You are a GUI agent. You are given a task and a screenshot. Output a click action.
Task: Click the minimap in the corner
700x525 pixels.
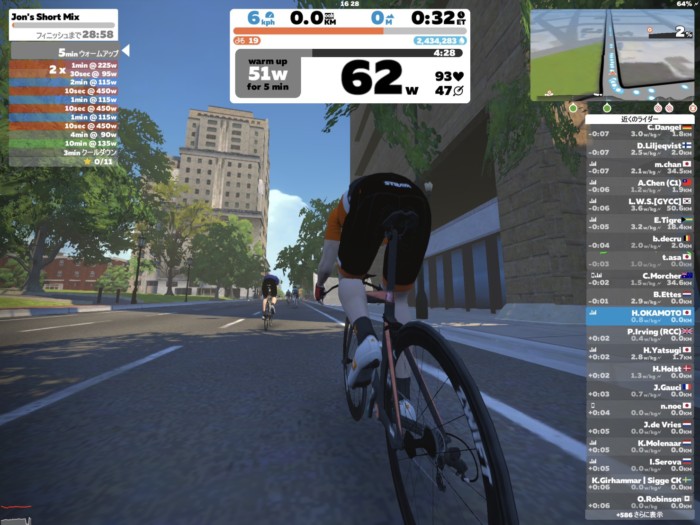click(611, 54)
